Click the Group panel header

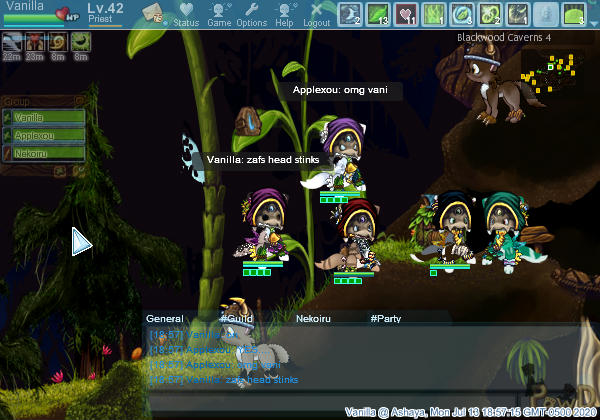click(x=40, y=101)
